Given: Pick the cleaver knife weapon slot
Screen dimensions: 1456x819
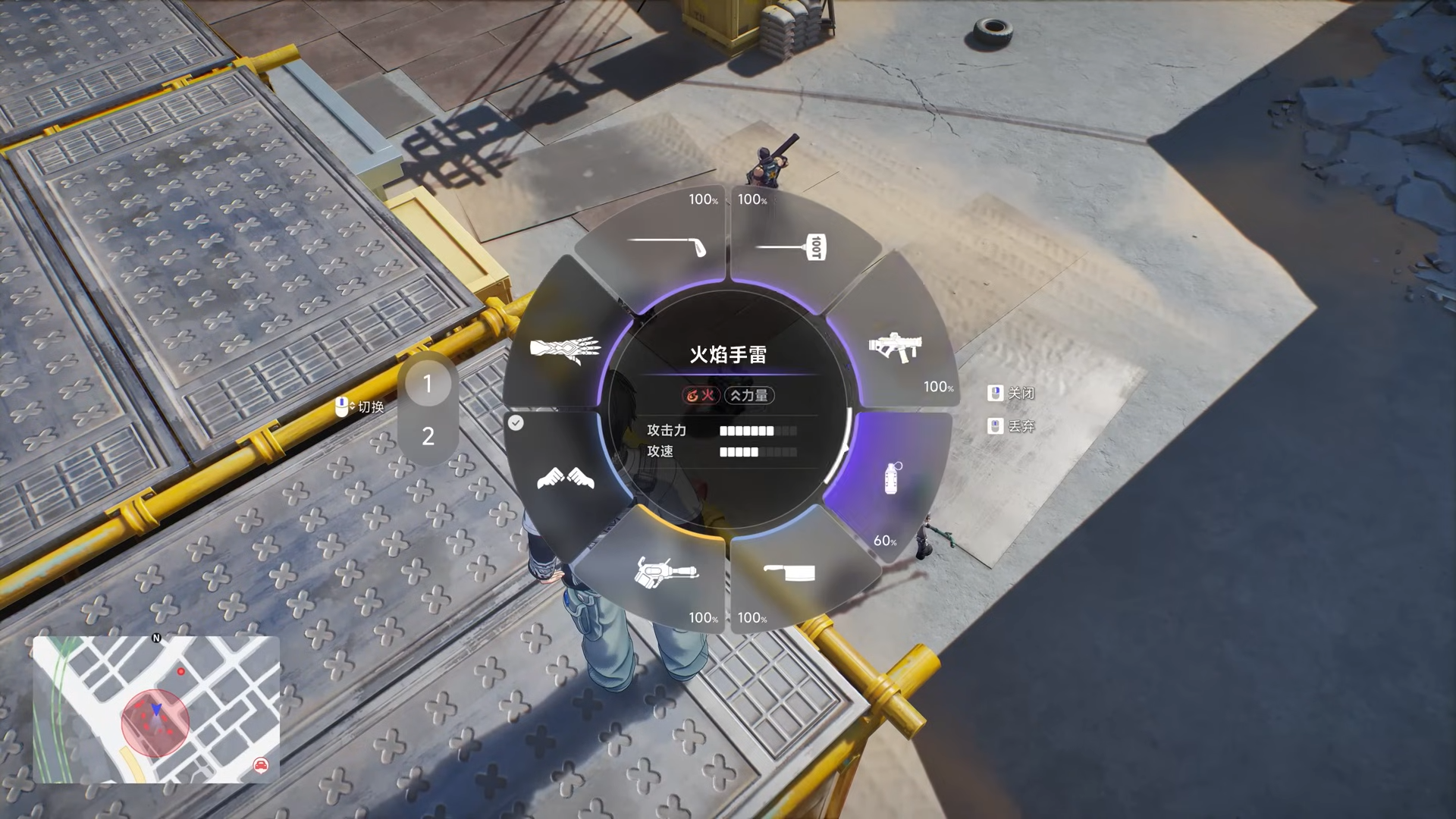Looking at the screenshot, I should [x=789, y=573].
